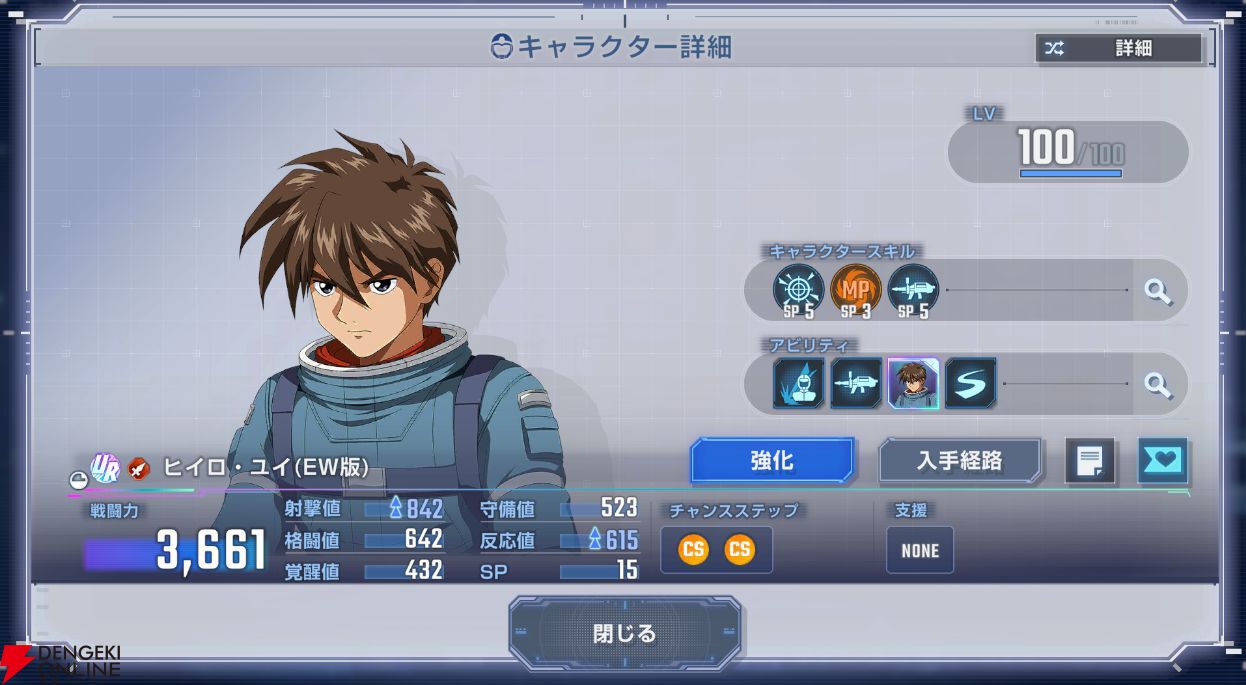Toggle the 詳細 detail view switch
Image resolution: width=1246 pixels, height=685 pixels.
[1119, 48]
